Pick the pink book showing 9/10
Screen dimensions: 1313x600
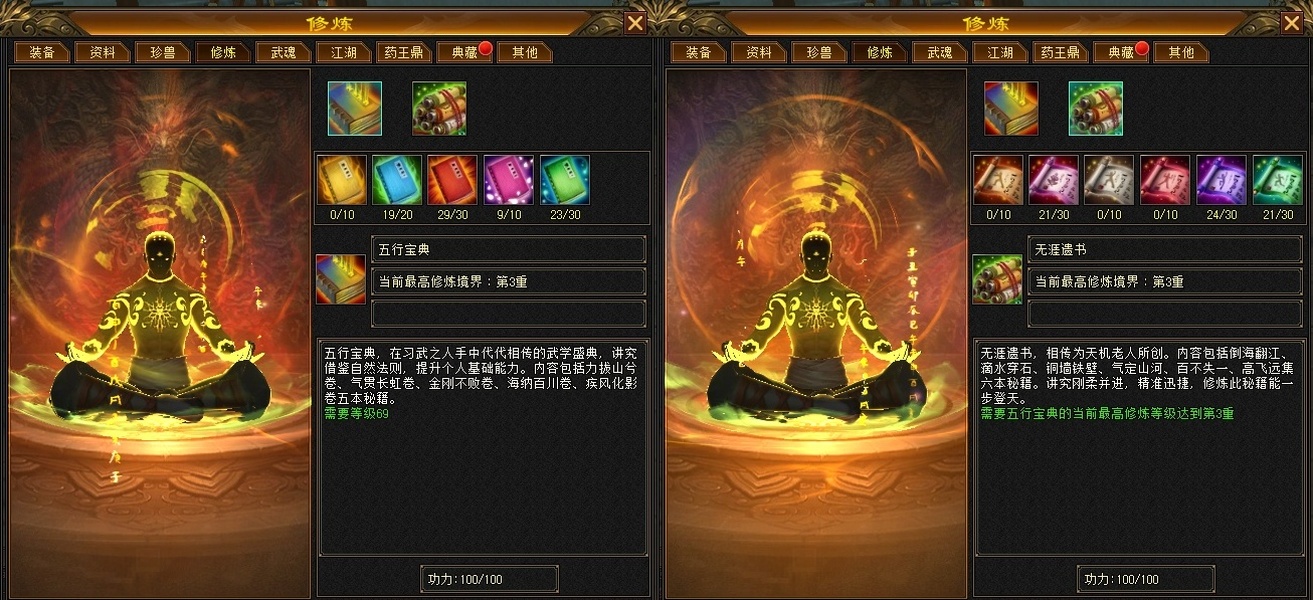[509, 181]
